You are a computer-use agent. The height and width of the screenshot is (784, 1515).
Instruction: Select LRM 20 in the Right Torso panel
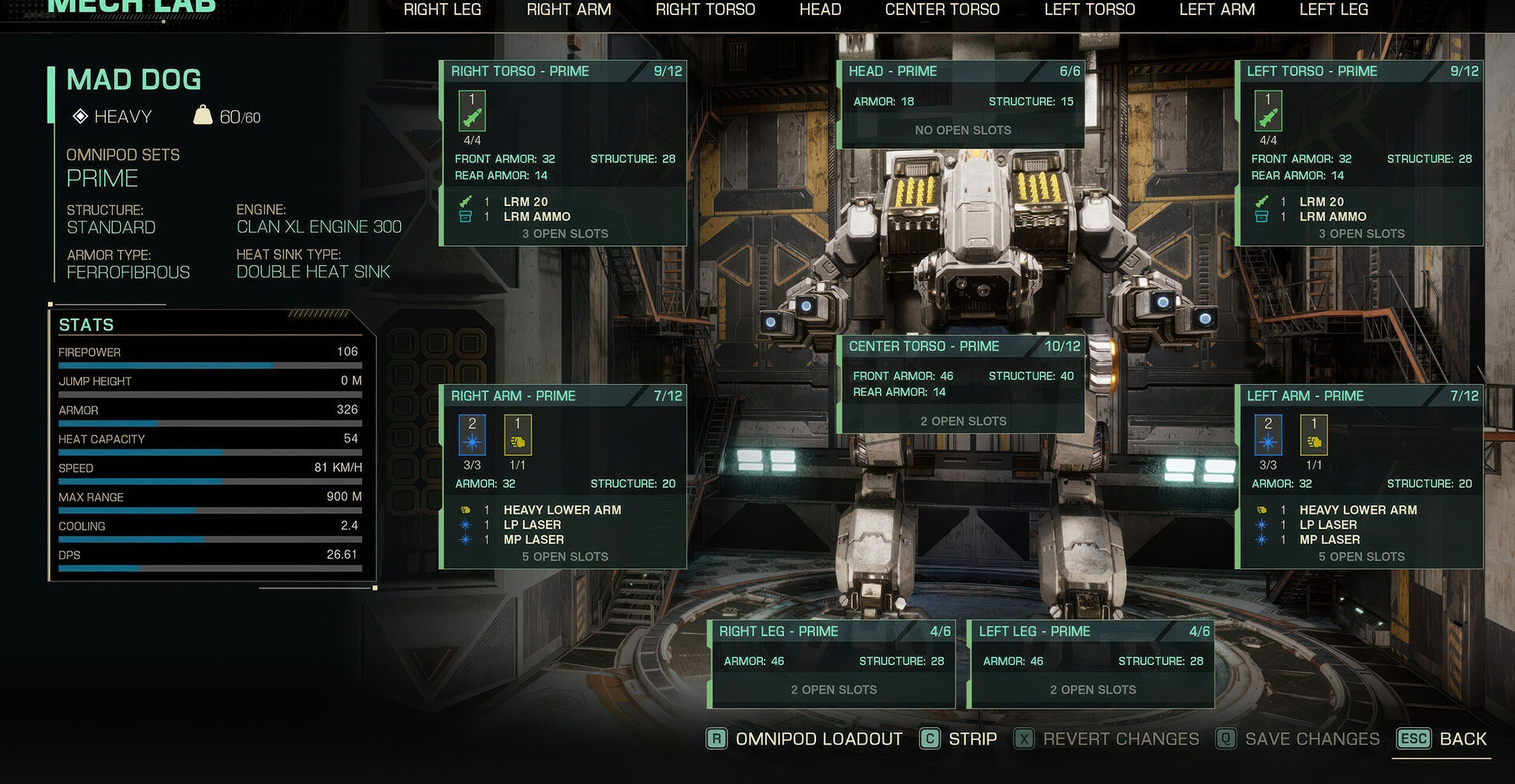pyautogui.click(x=526, y=202)
